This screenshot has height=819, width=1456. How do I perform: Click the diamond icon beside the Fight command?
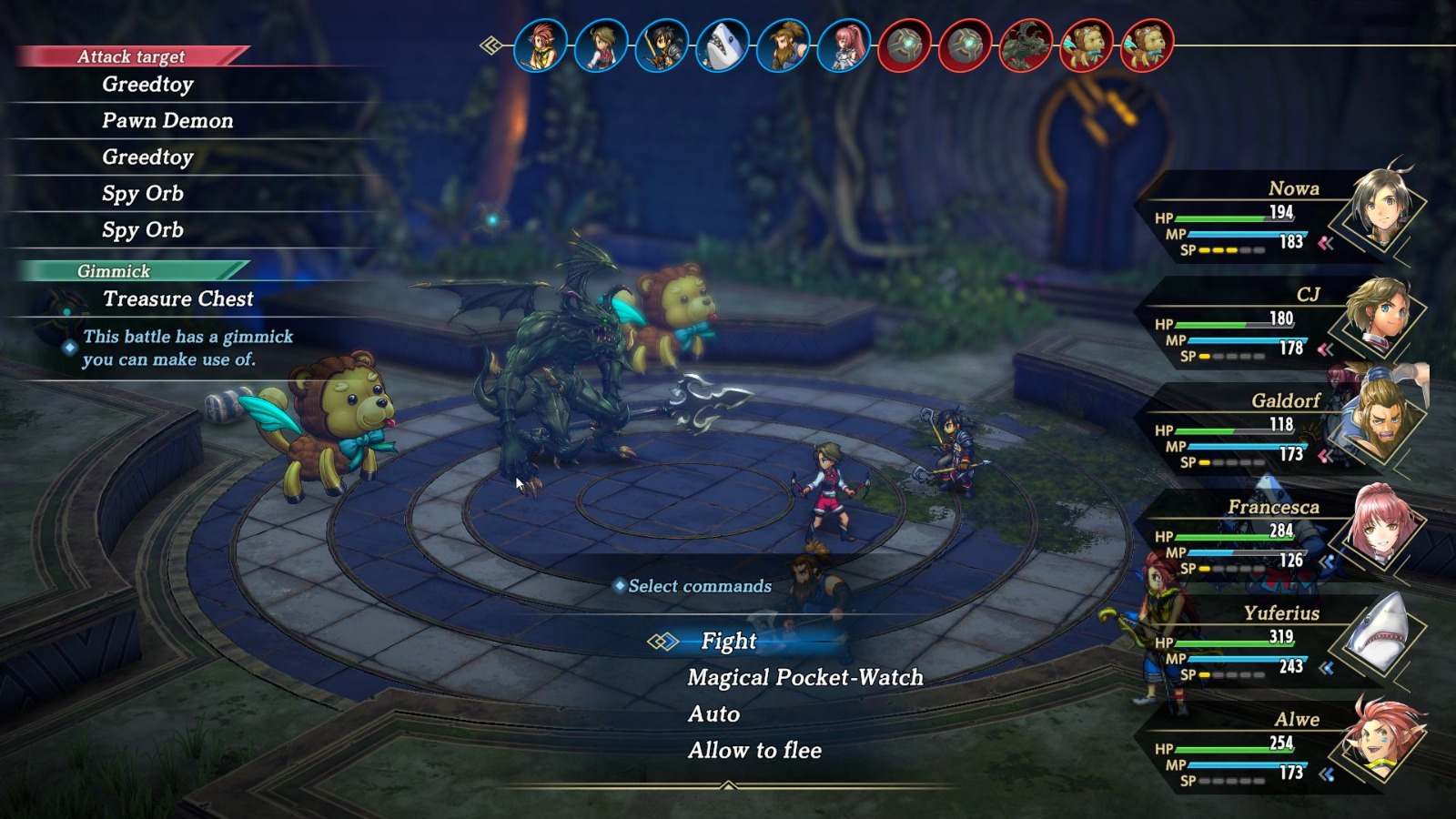663,641
